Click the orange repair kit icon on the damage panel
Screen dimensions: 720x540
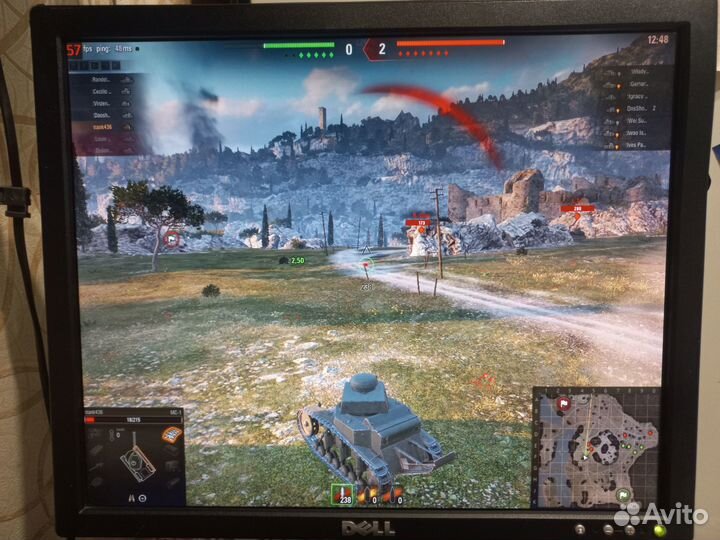171,435
